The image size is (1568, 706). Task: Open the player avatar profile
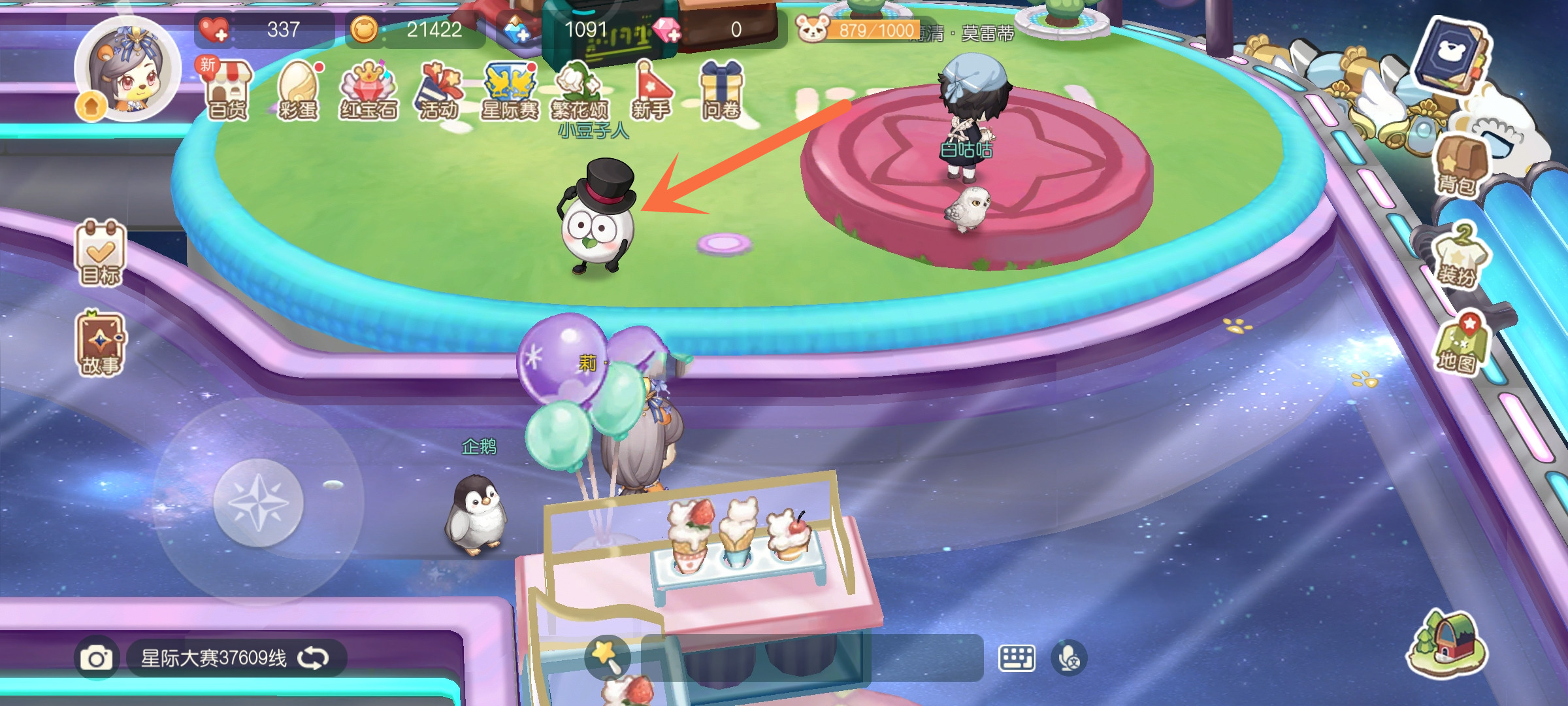[x=127, y=70]
